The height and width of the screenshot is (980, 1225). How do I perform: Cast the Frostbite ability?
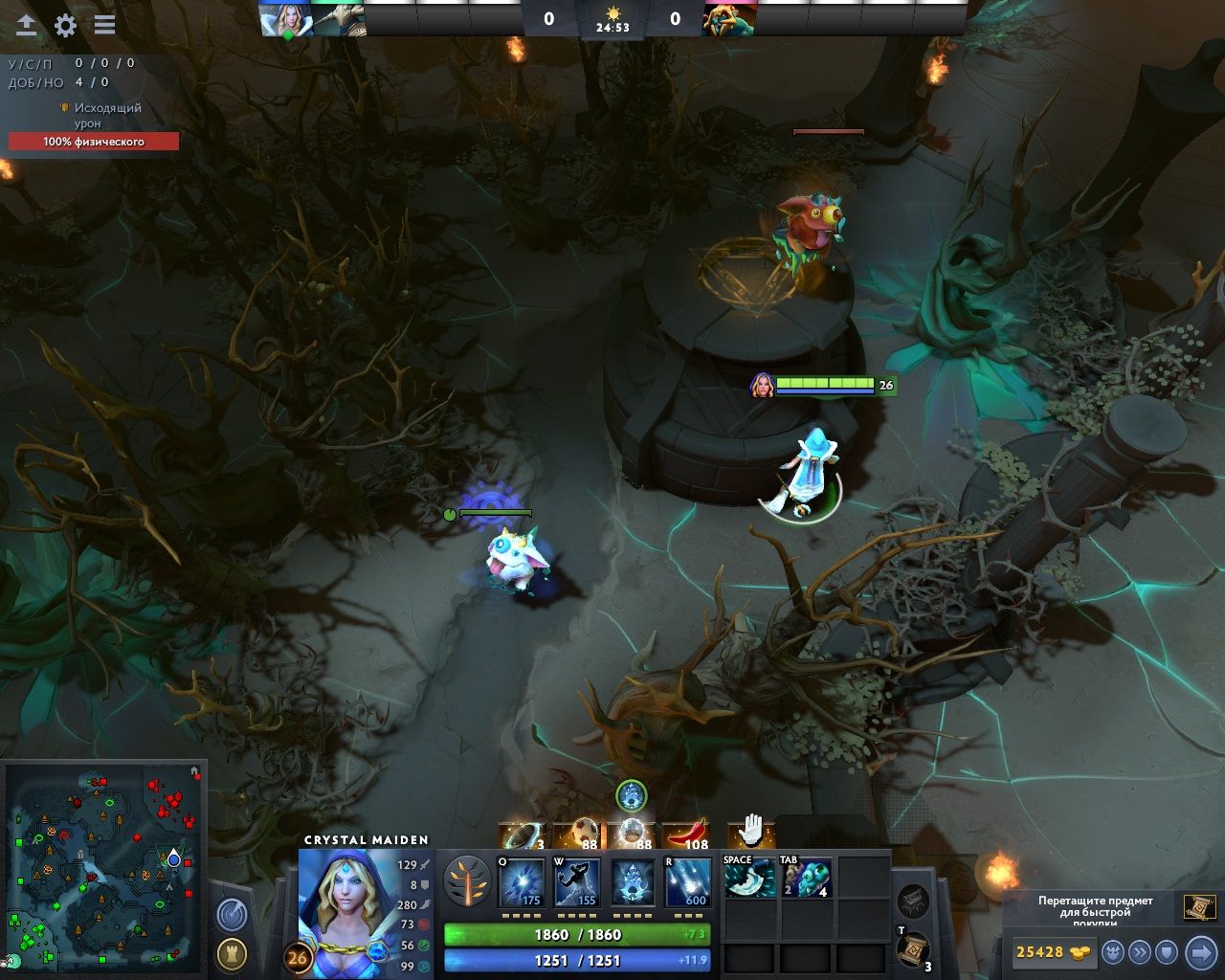tap(577, 882)
